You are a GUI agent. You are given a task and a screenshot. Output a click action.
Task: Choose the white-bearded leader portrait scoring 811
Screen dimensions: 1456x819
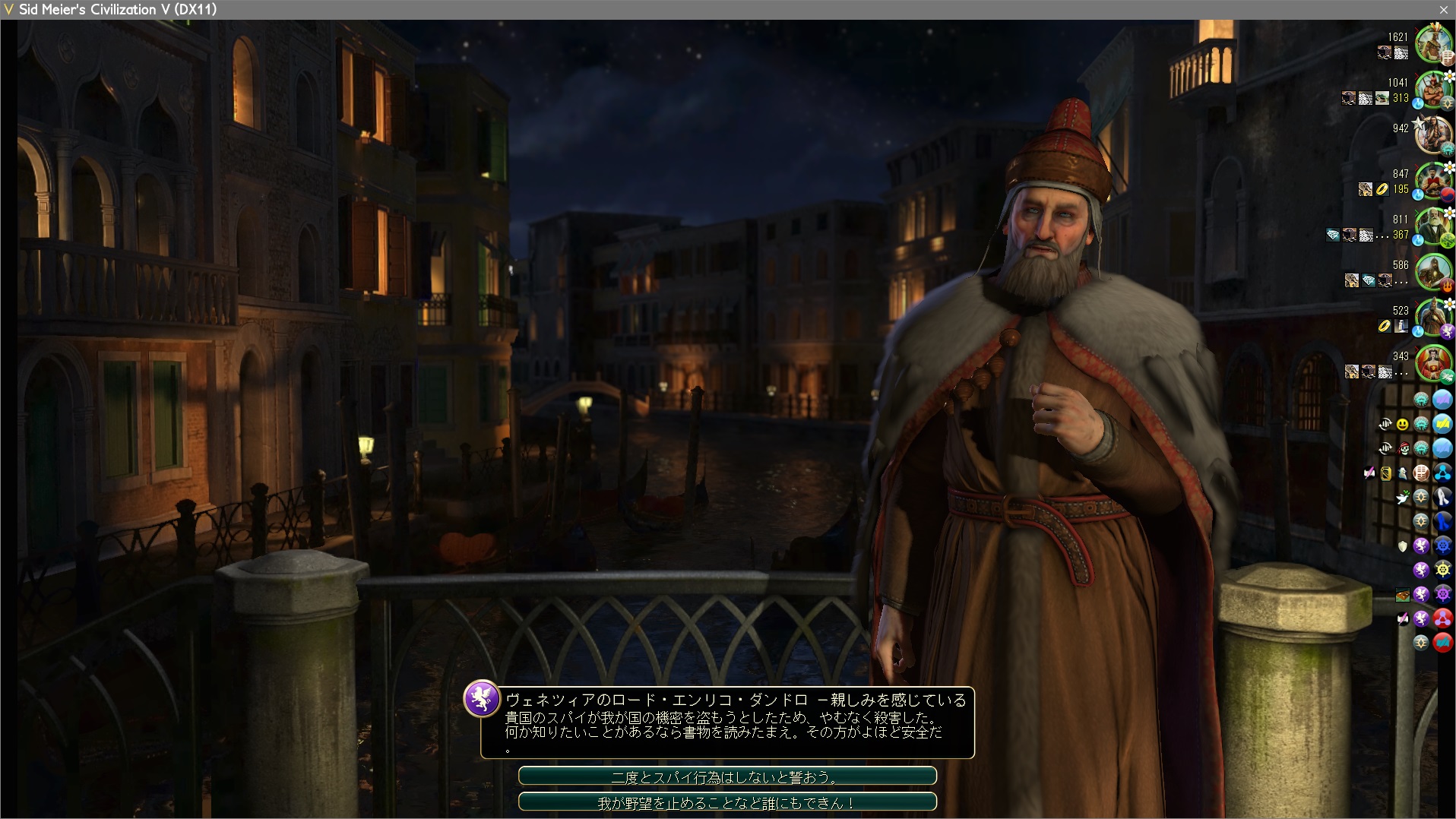[x=1433, y=226]
